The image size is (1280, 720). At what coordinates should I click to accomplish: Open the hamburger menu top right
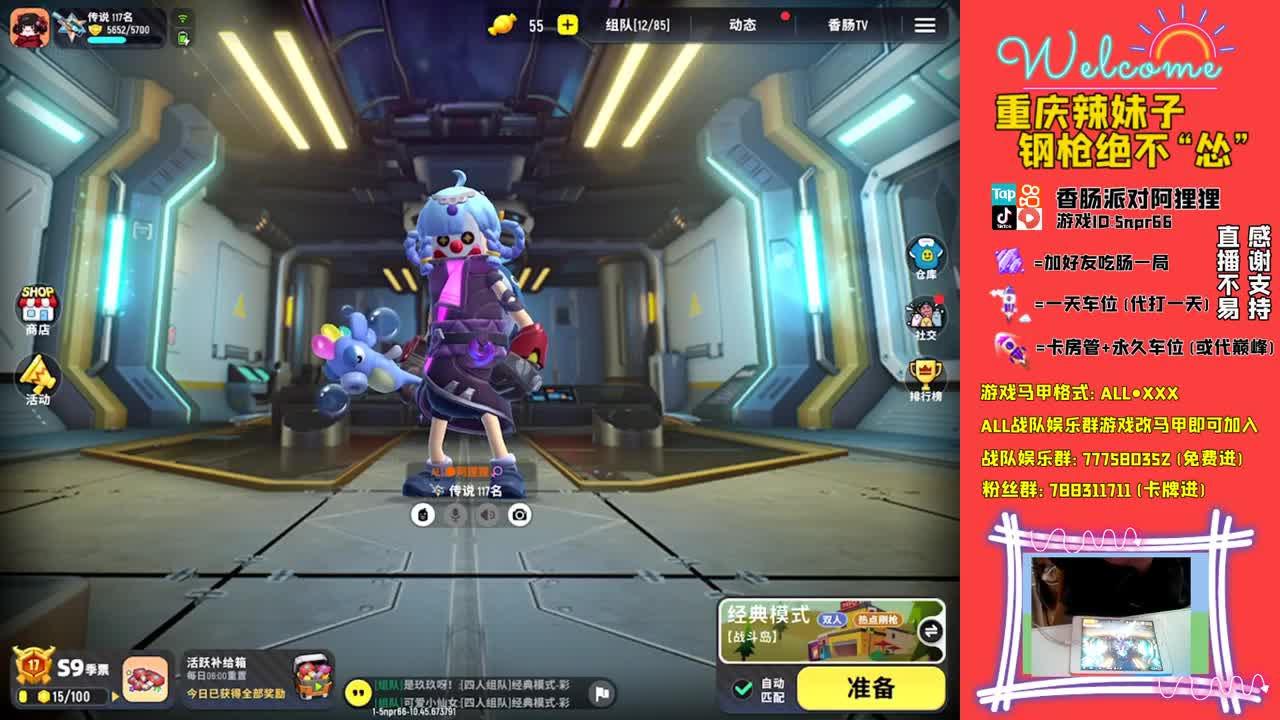(x=924, y=25)
